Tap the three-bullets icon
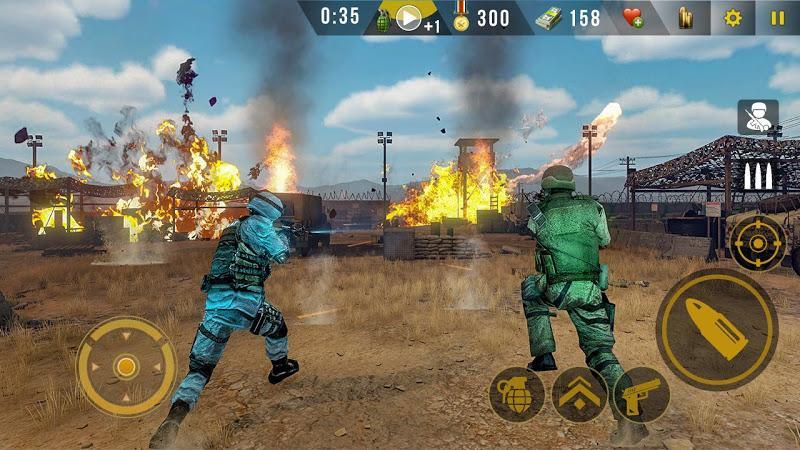 (x=757, y=177)
